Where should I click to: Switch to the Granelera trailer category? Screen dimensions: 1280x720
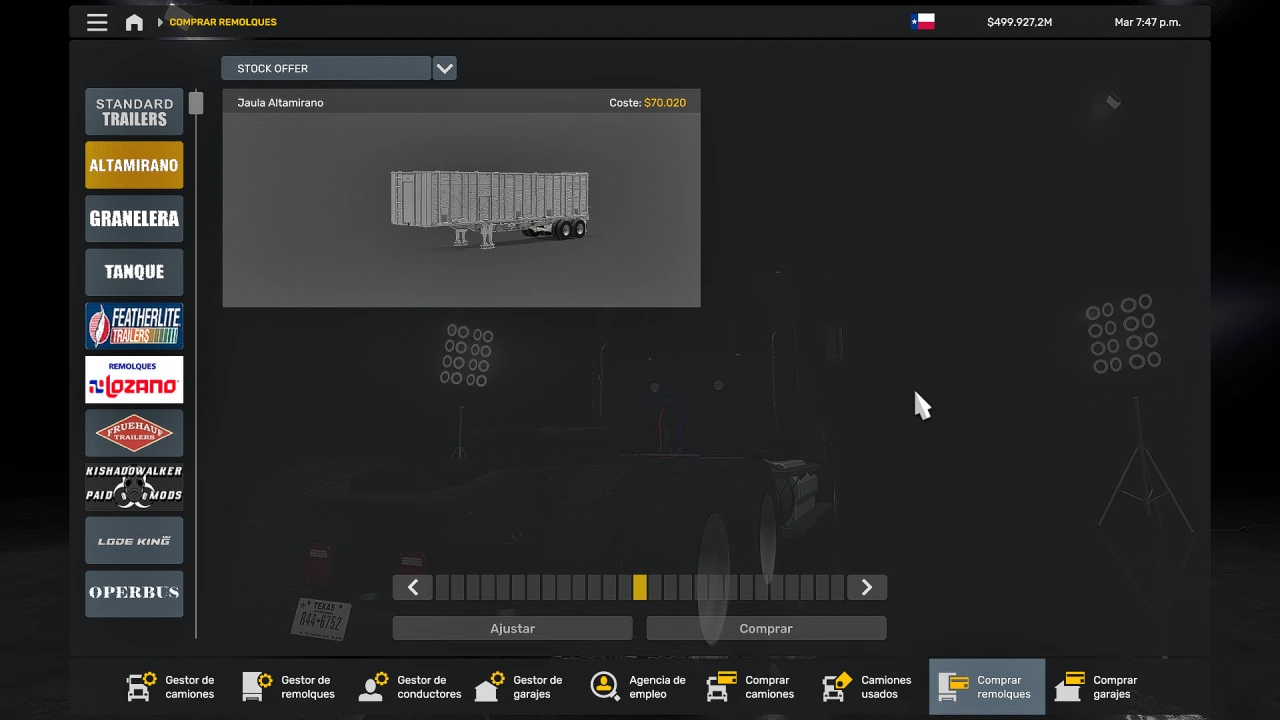click(x=134, y=218)
